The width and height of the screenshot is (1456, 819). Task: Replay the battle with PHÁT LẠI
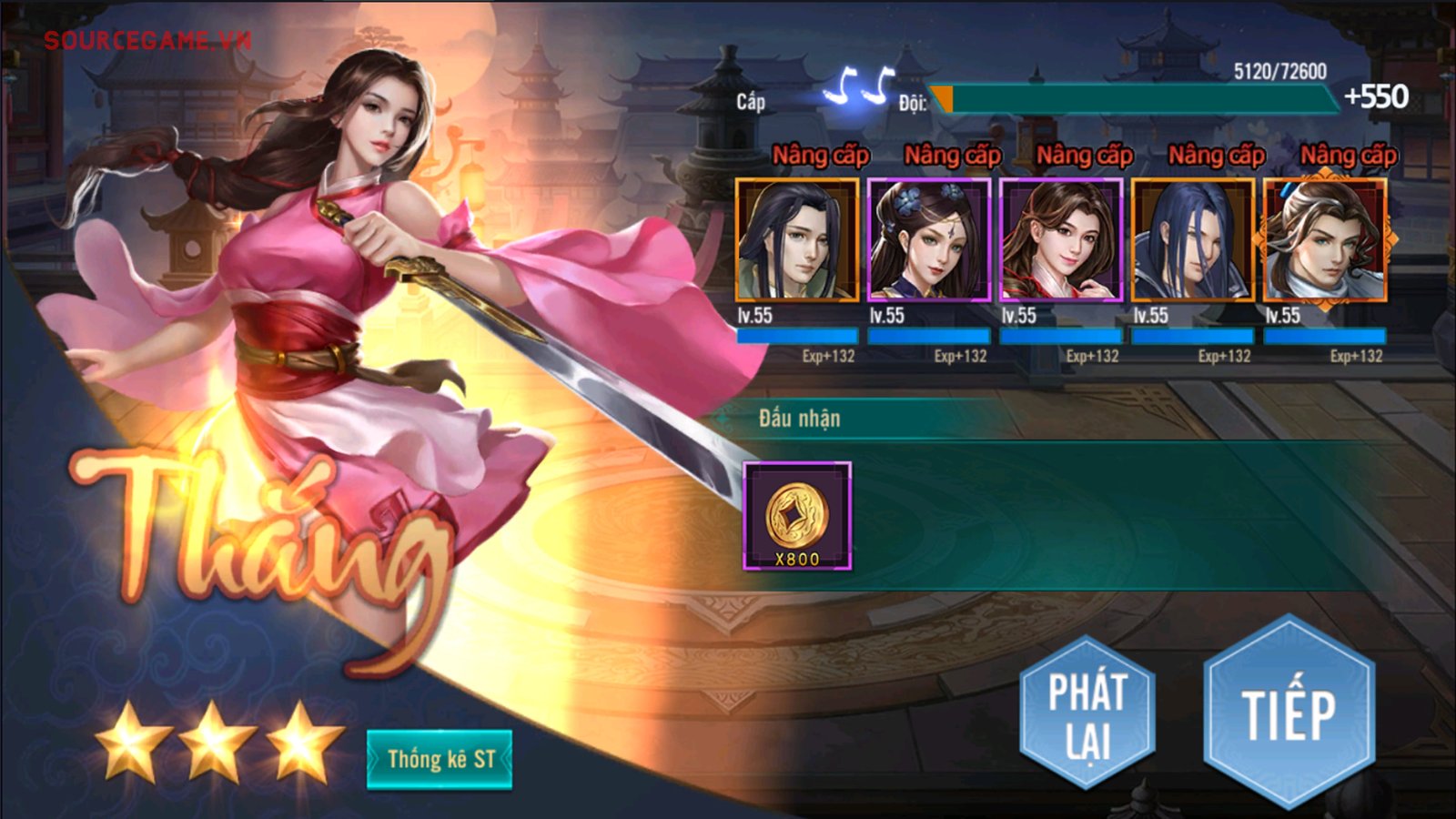click(1087, 713)
